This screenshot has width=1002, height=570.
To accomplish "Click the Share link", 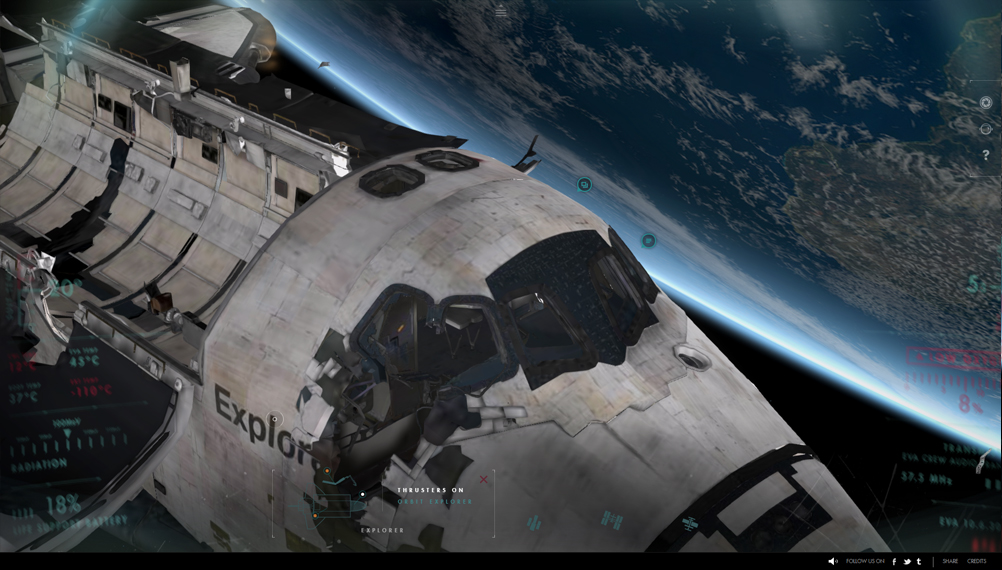I will coord(950,561).
